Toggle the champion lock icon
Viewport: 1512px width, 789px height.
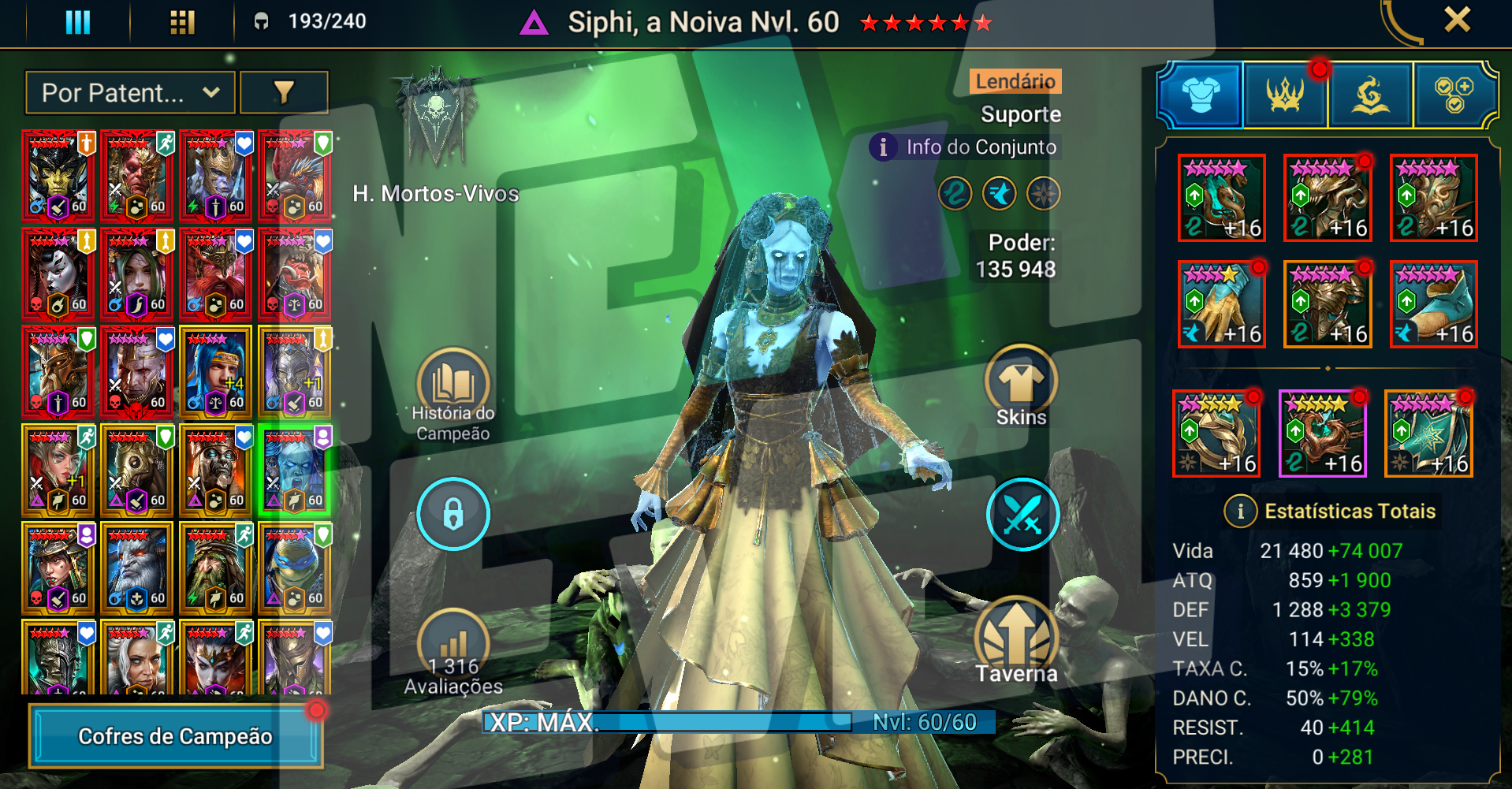pyautogui.click(x=453, y=514)
